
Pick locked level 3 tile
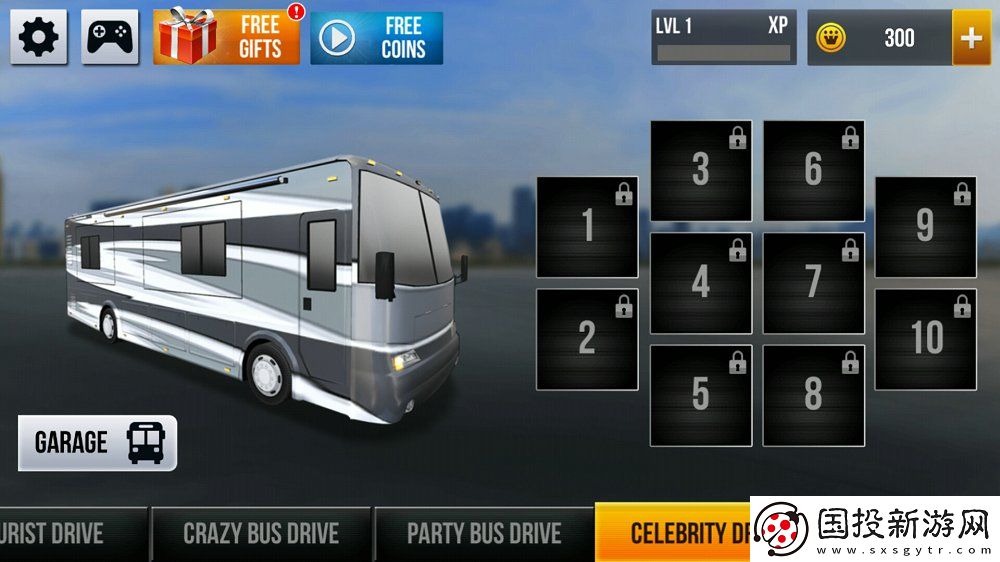coord(701,171)
